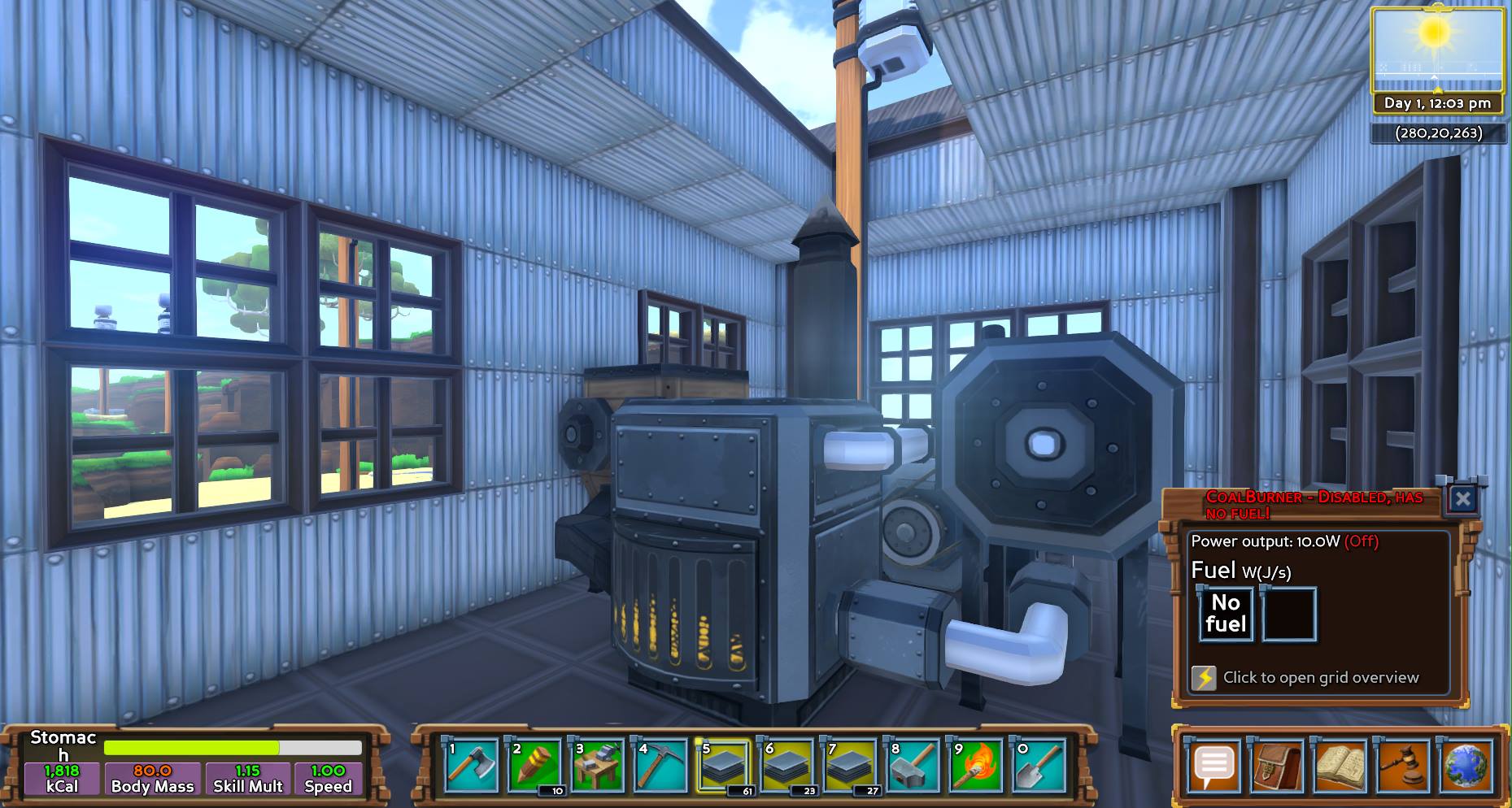
Task: Select the "No fuel" fuel slot
Action: (x=1226, y=614)
